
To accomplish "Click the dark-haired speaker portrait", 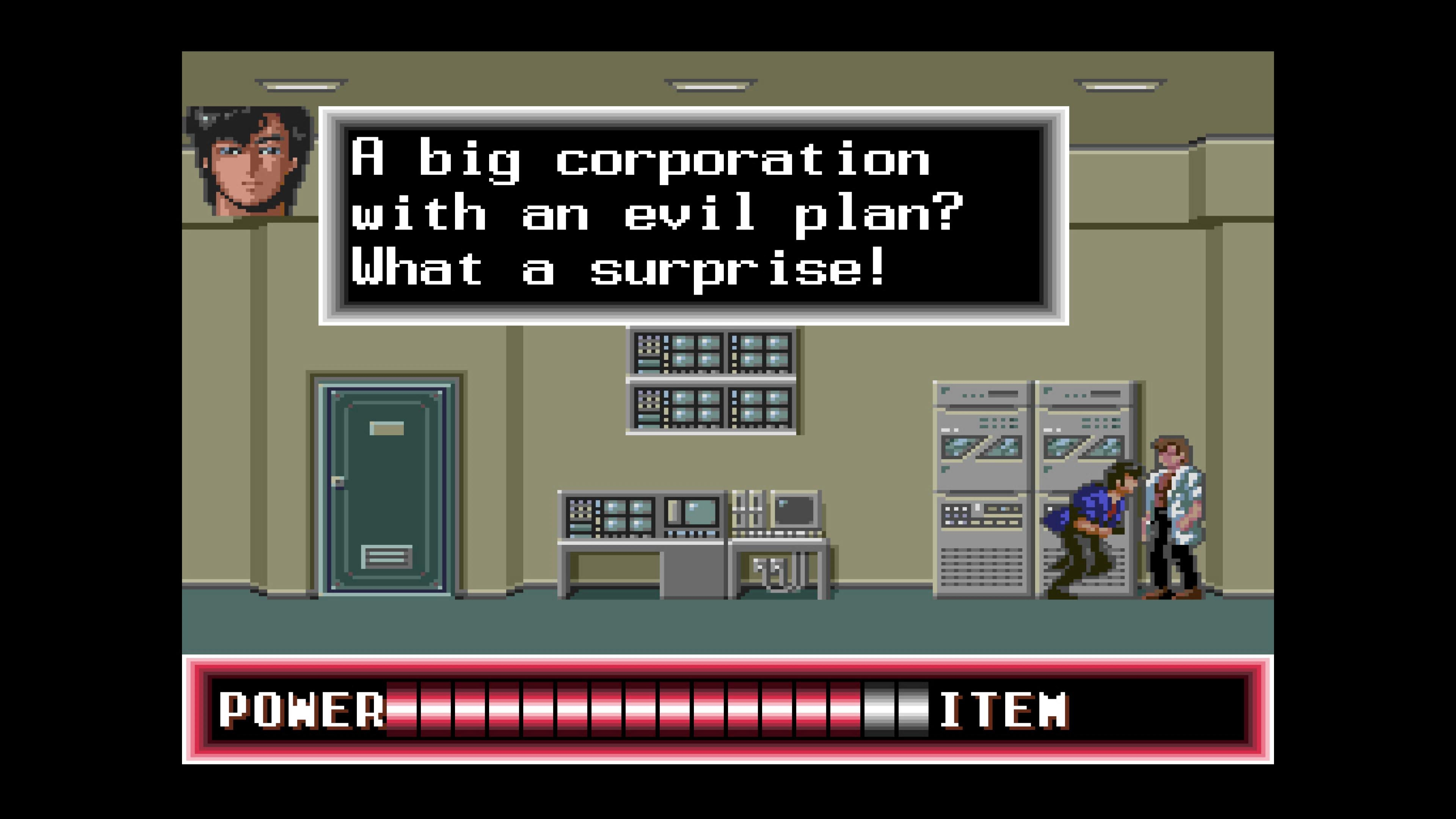I will pos(249,160).
